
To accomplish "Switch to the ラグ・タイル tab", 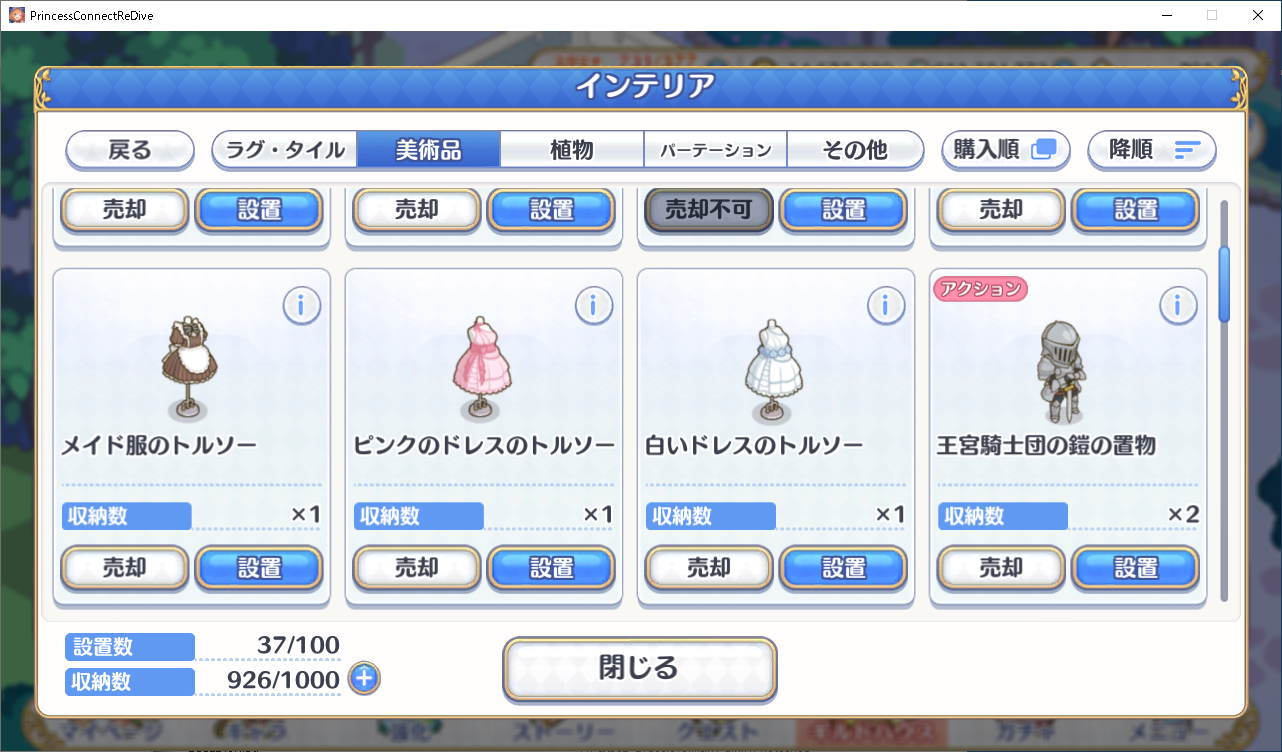I will click(x=285, y=150).
